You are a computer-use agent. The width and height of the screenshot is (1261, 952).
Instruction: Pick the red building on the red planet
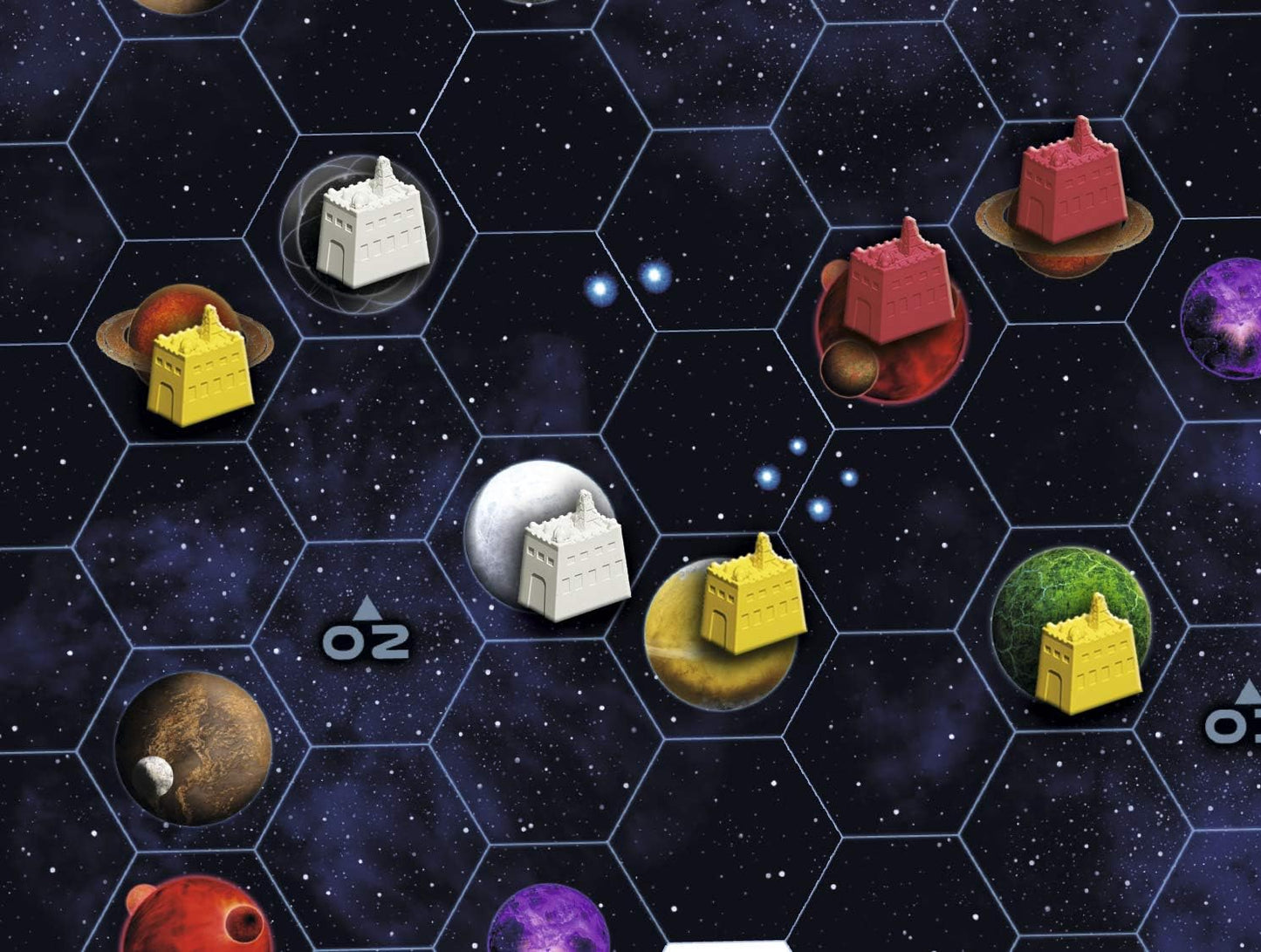click(897, 284)
